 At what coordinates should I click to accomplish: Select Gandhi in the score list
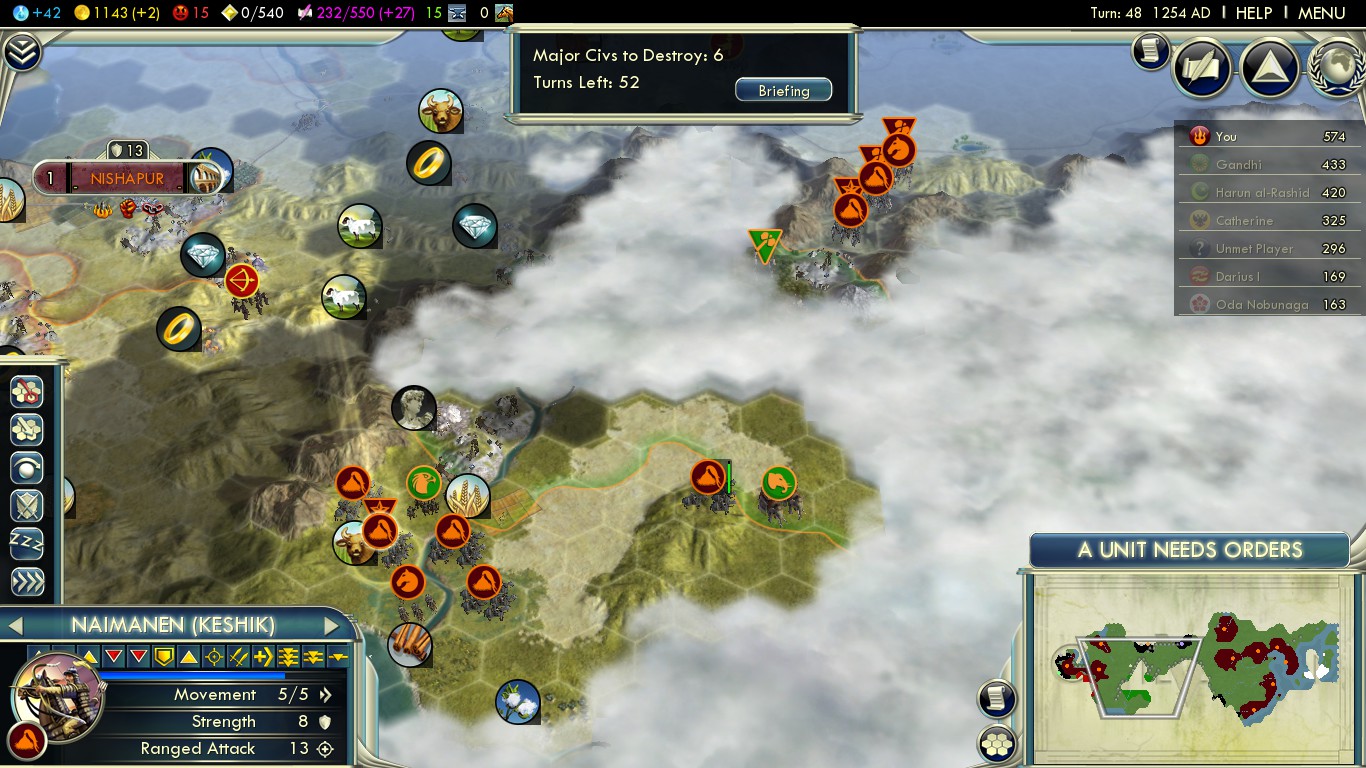[1238, 165]
